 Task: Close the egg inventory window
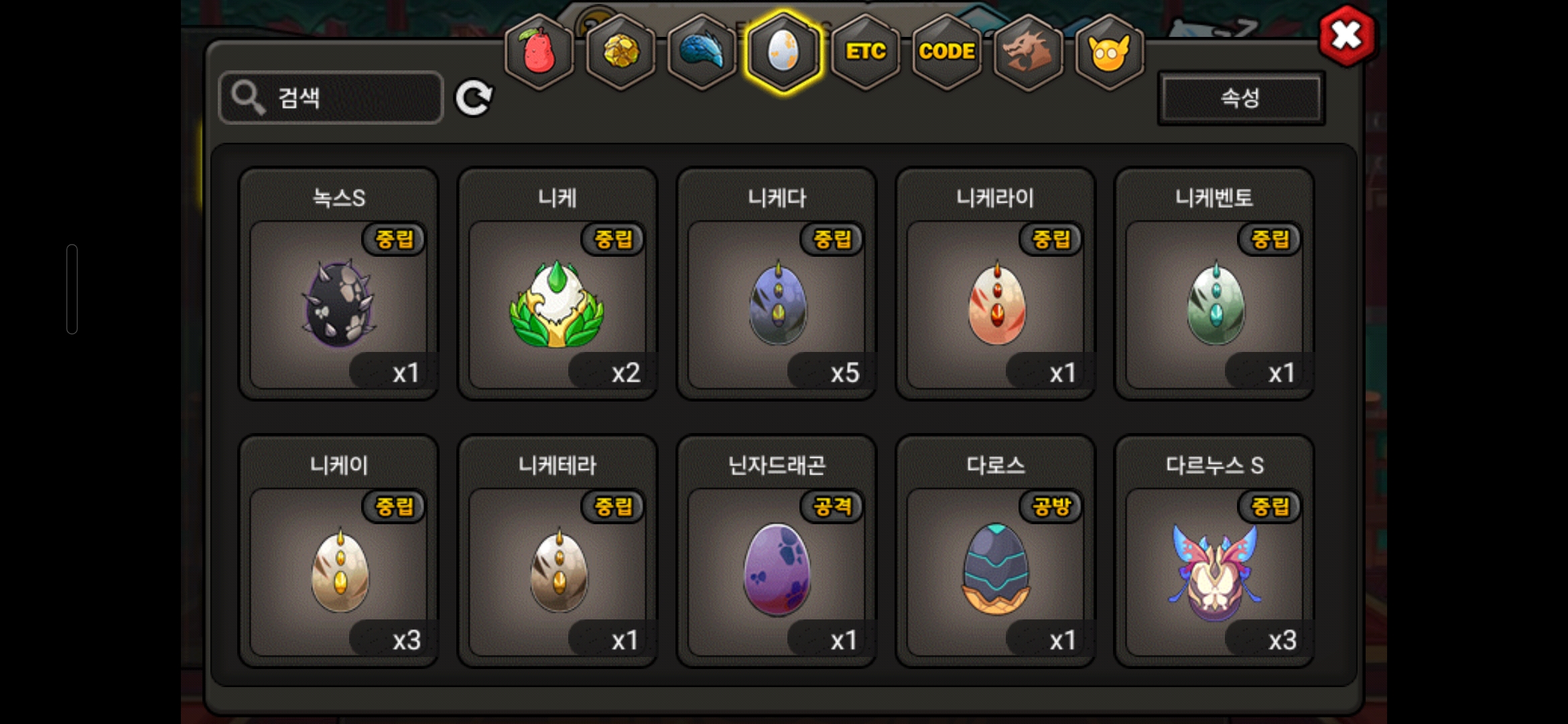pyautogui.click(x=1346, y=36)
